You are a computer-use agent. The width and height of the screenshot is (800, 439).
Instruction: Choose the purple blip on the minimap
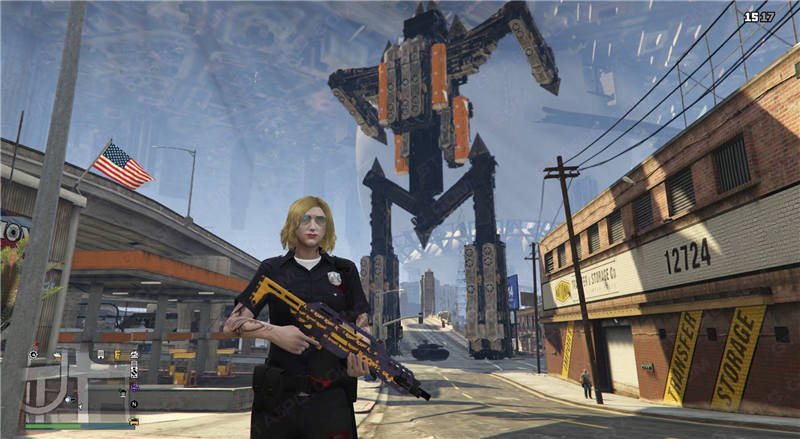pos(134,388)
